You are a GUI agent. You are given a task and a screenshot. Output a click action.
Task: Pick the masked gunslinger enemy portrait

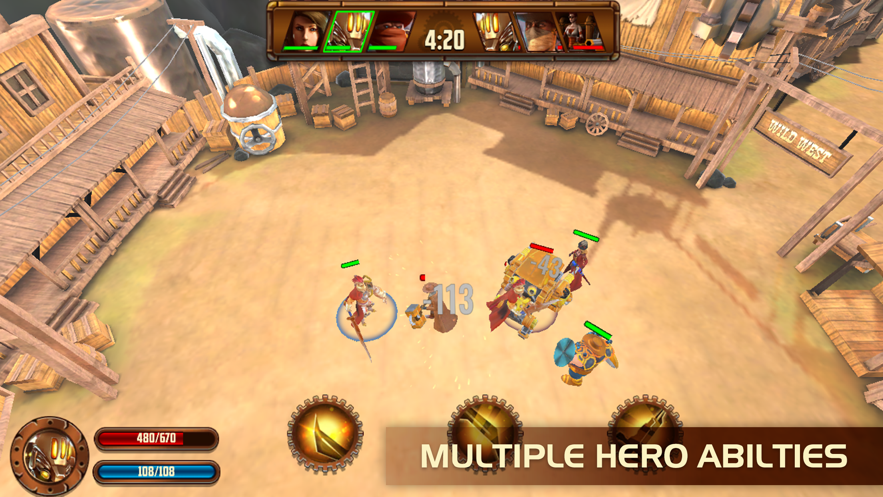539,30
